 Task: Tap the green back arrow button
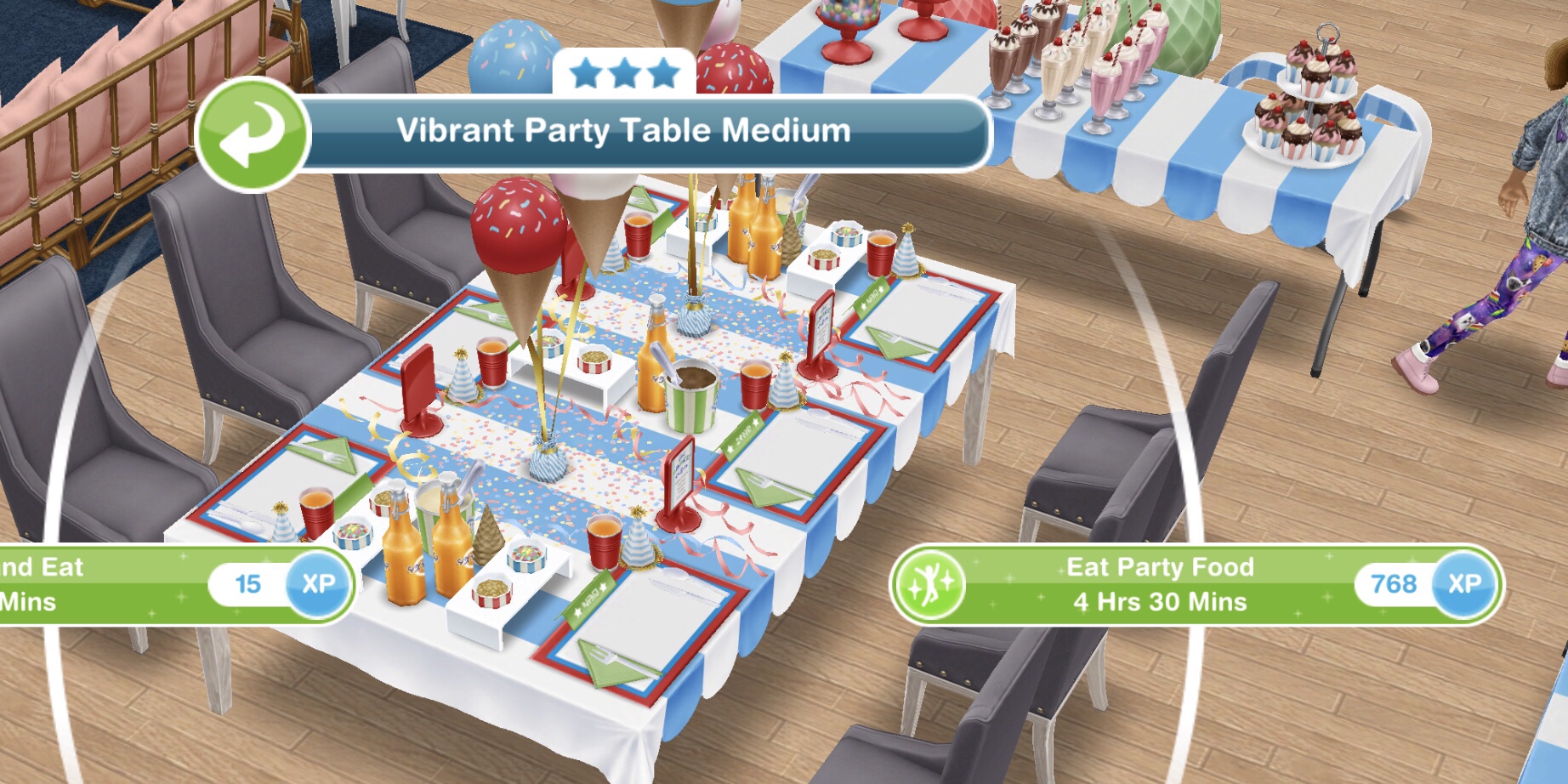(x=252, y=134)
